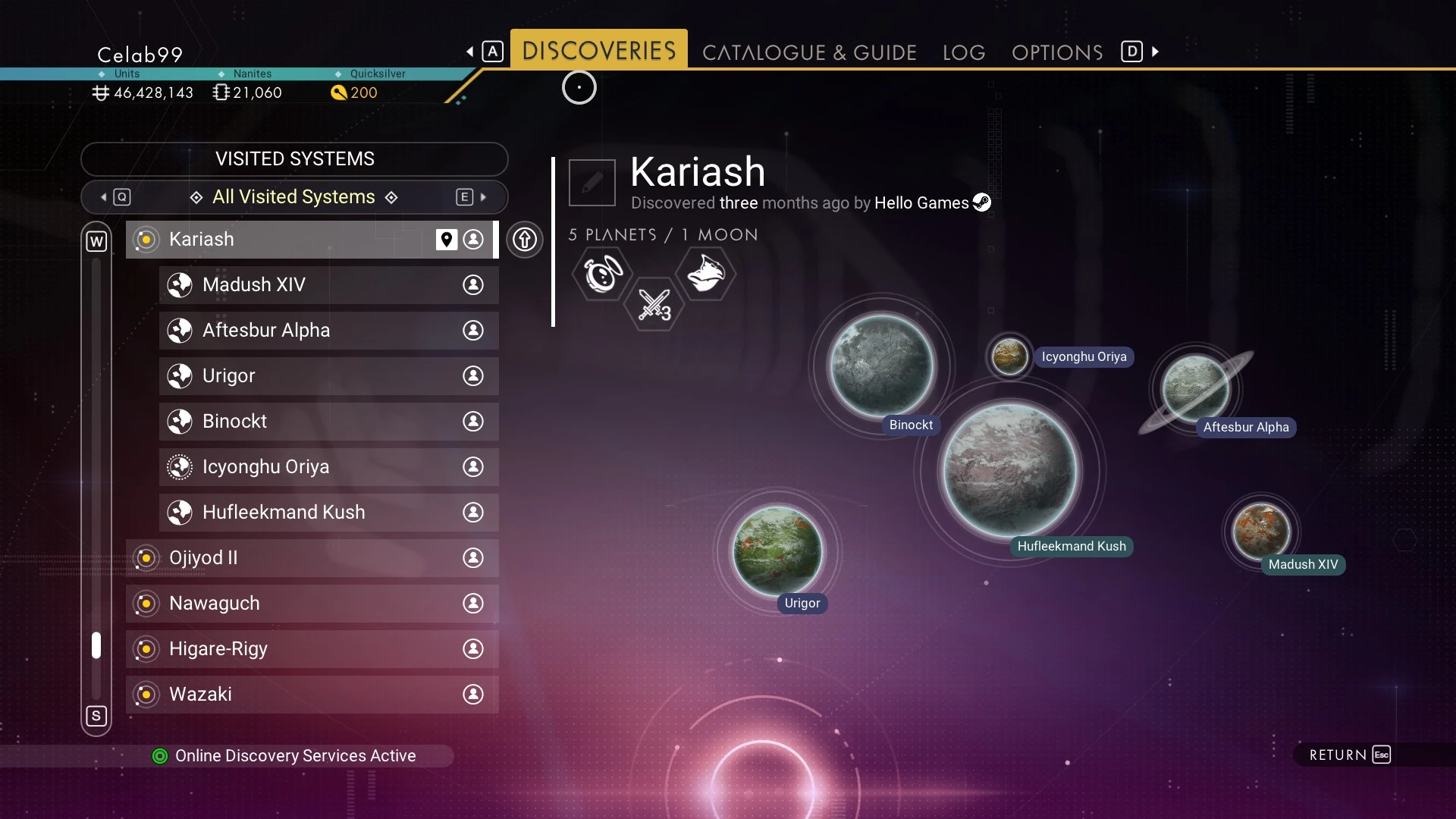Select the Wazaki system row
The width and height of the screenshot is (1456, 819).
coord(303,695)
